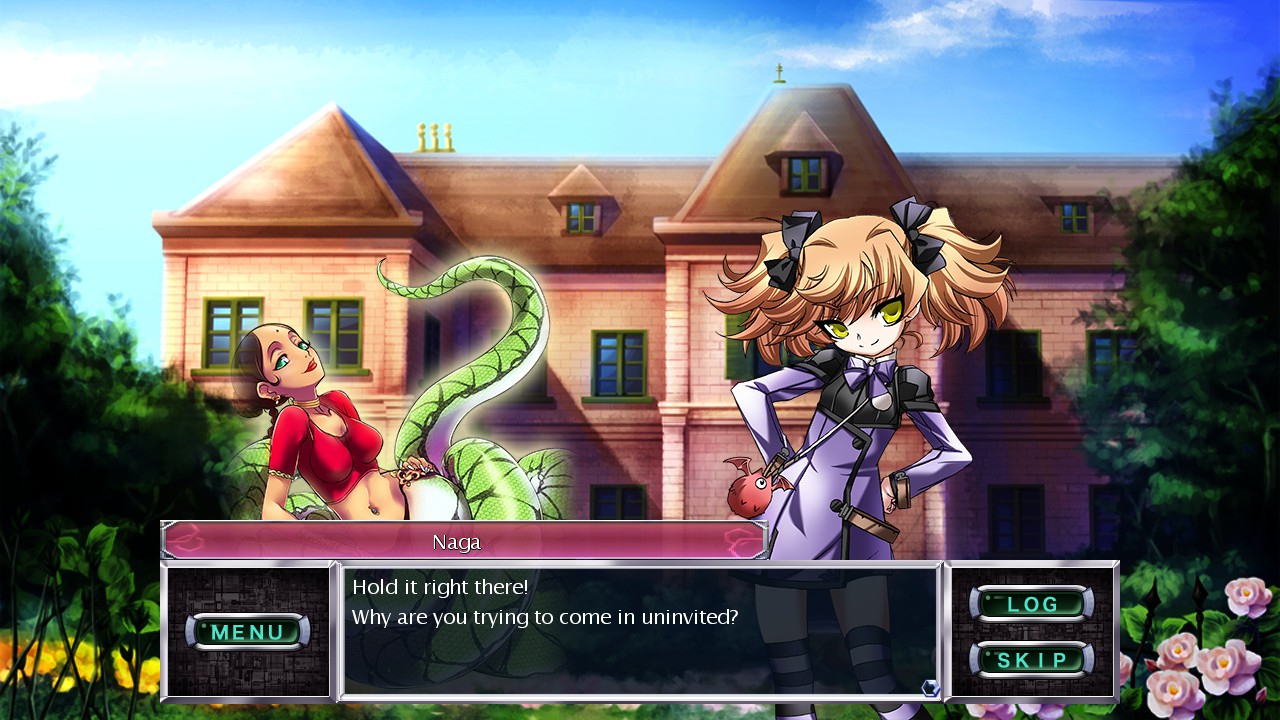The width and height of the screenshot is (1280, 720).
Task: Click the word 'uninvited?' in the dialogue
Action: [x=692, y=617]
